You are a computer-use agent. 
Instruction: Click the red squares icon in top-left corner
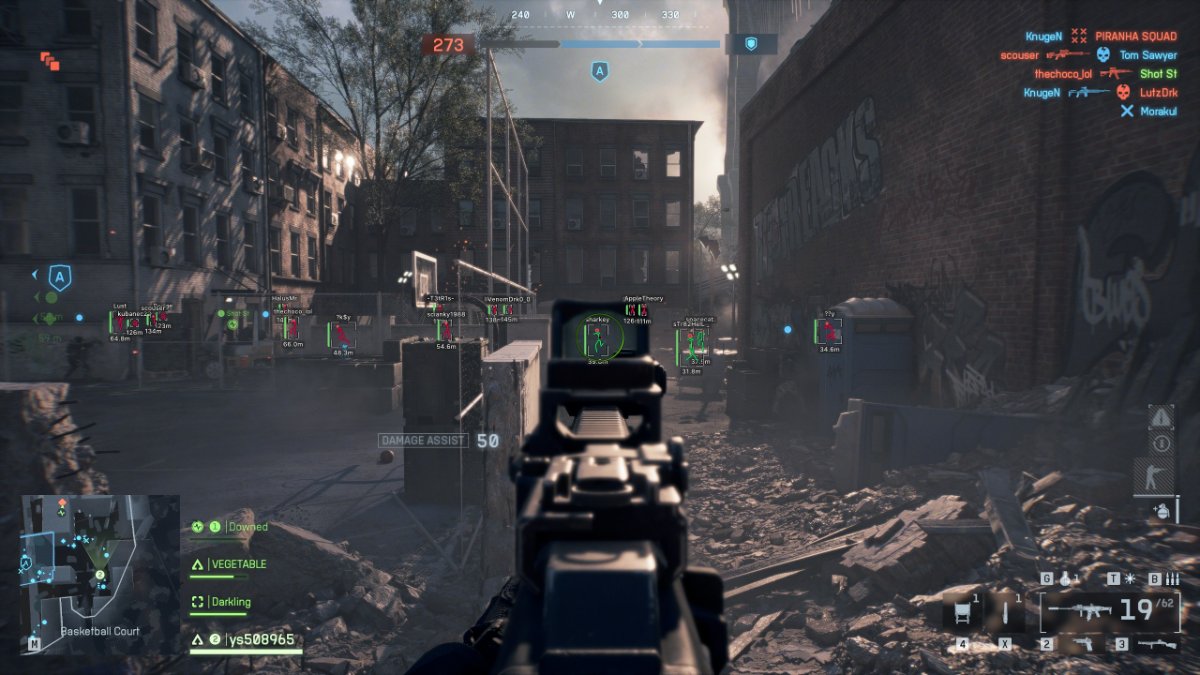coord(50,62)
